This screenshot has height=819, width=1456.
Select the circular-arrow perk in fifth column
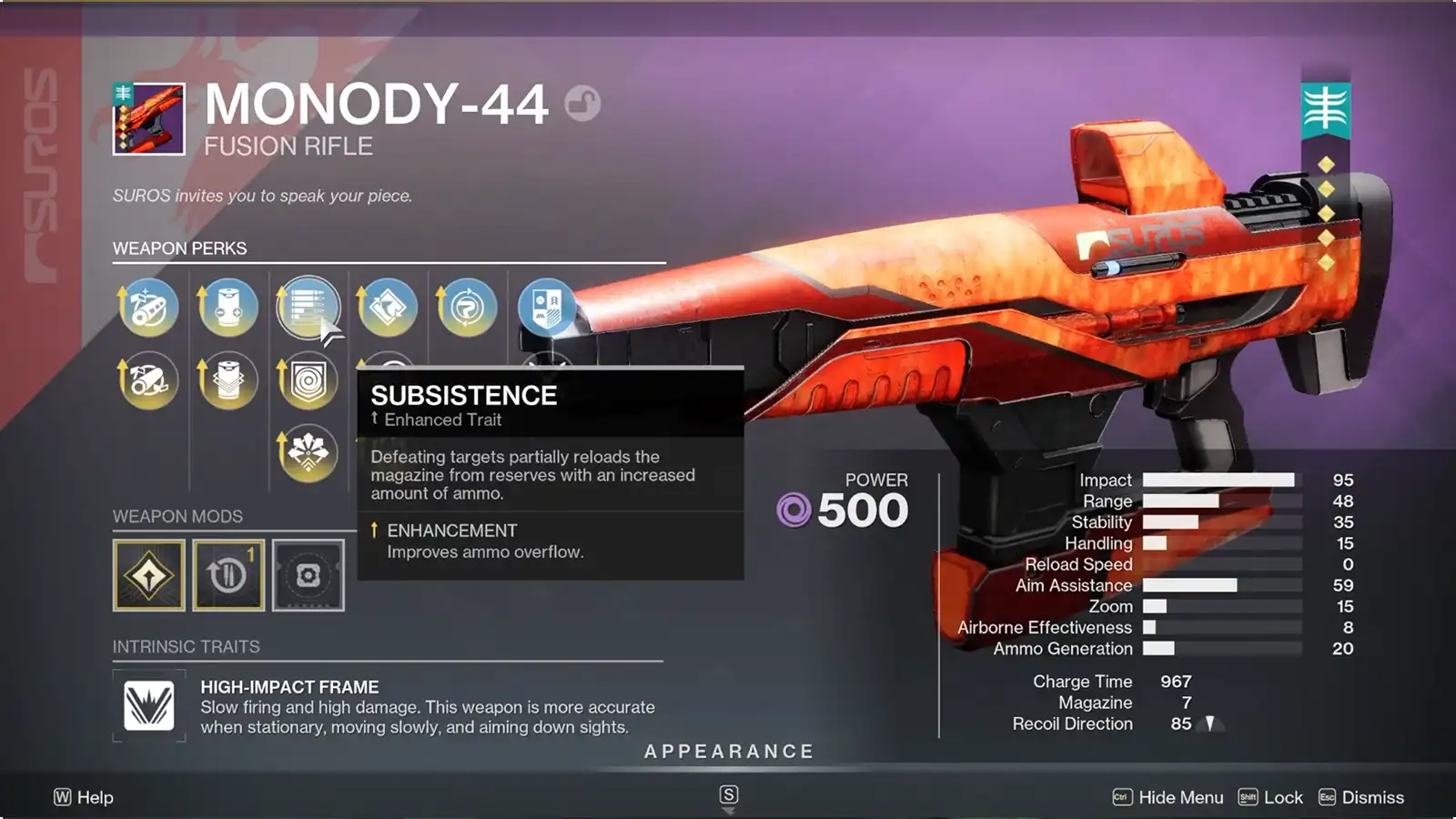click(x=466, y=308)
